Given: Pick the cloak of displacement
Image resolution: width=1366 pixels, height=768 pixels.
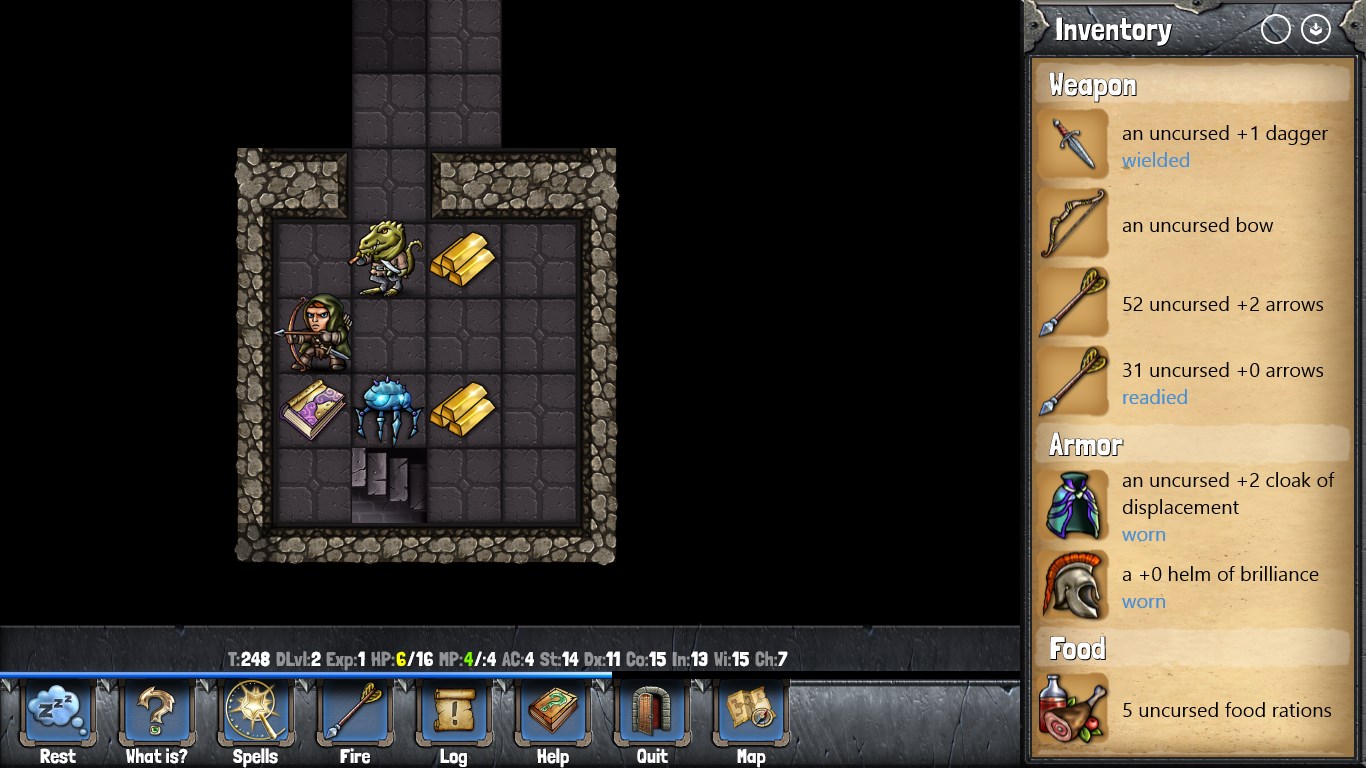Looking at the screenshot, I should 1190,506.
